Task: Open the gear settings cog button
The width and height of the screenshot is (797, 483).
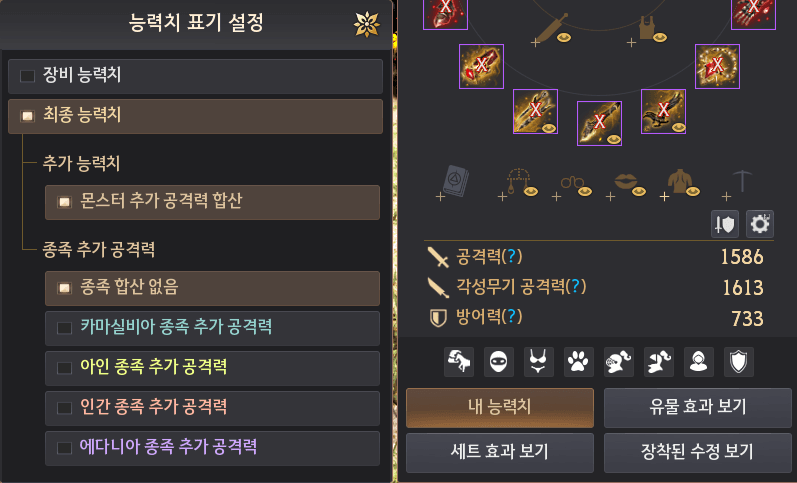Action: [760, 224]
